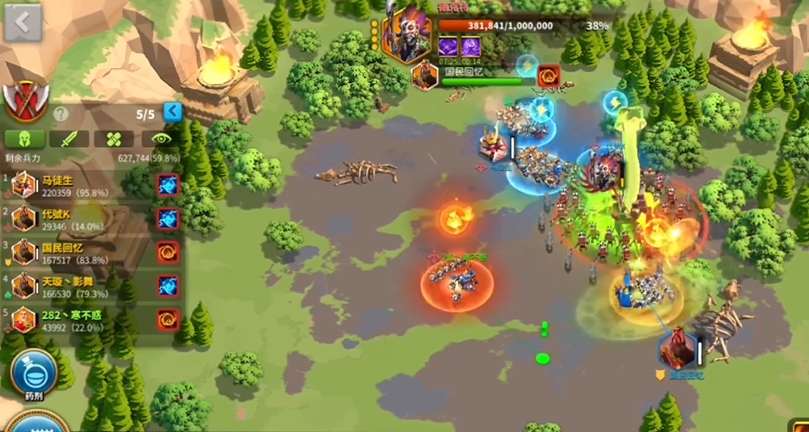
Task: Go back with the top-left arrow button
Action: click(x=22, y=22)
